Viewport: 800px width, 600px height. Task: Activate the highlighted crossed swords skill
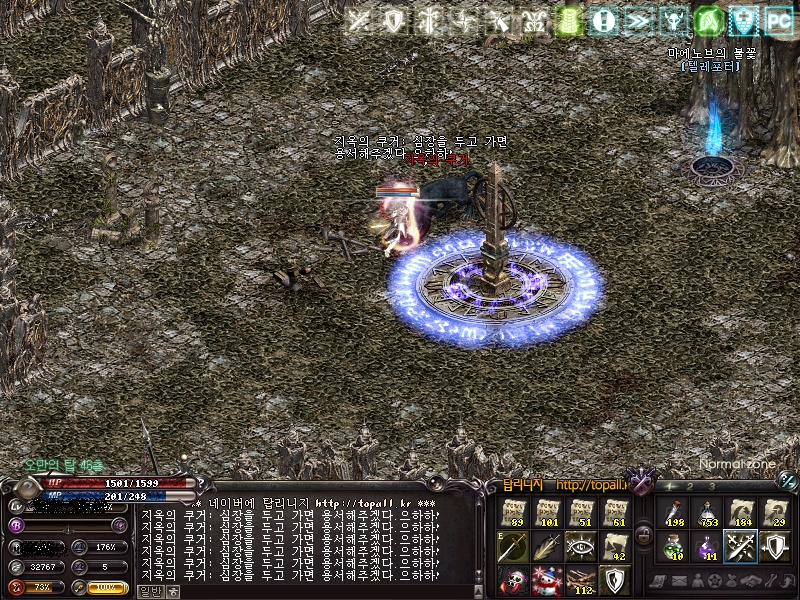[741, 546]
